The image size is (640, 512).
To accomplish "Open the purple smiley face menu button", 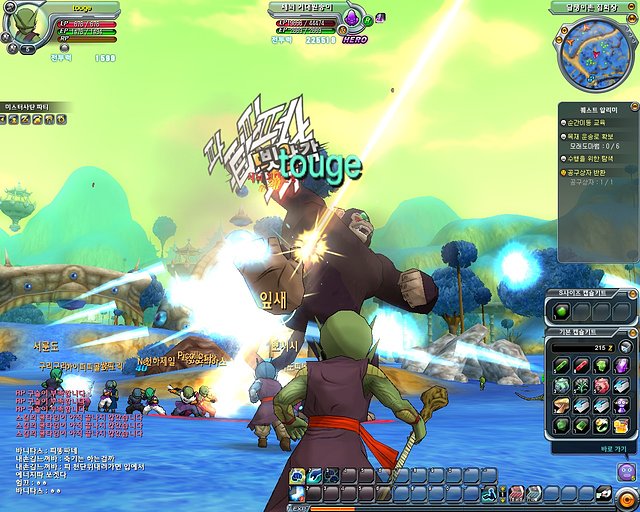I will [x=626, y=471].
